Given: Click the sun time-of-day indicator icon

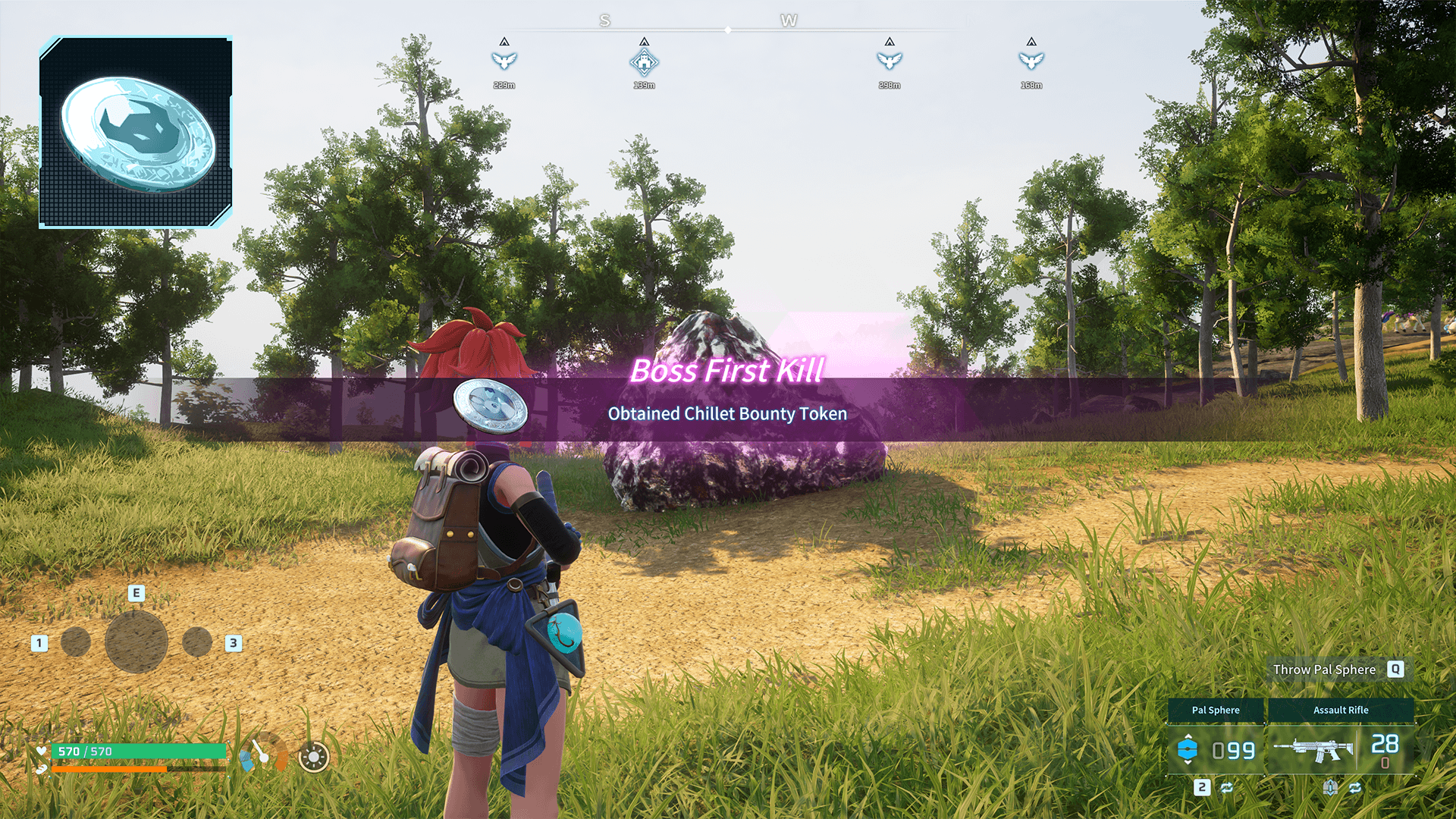Looking at the screenshot, I should tap(314, 757).
